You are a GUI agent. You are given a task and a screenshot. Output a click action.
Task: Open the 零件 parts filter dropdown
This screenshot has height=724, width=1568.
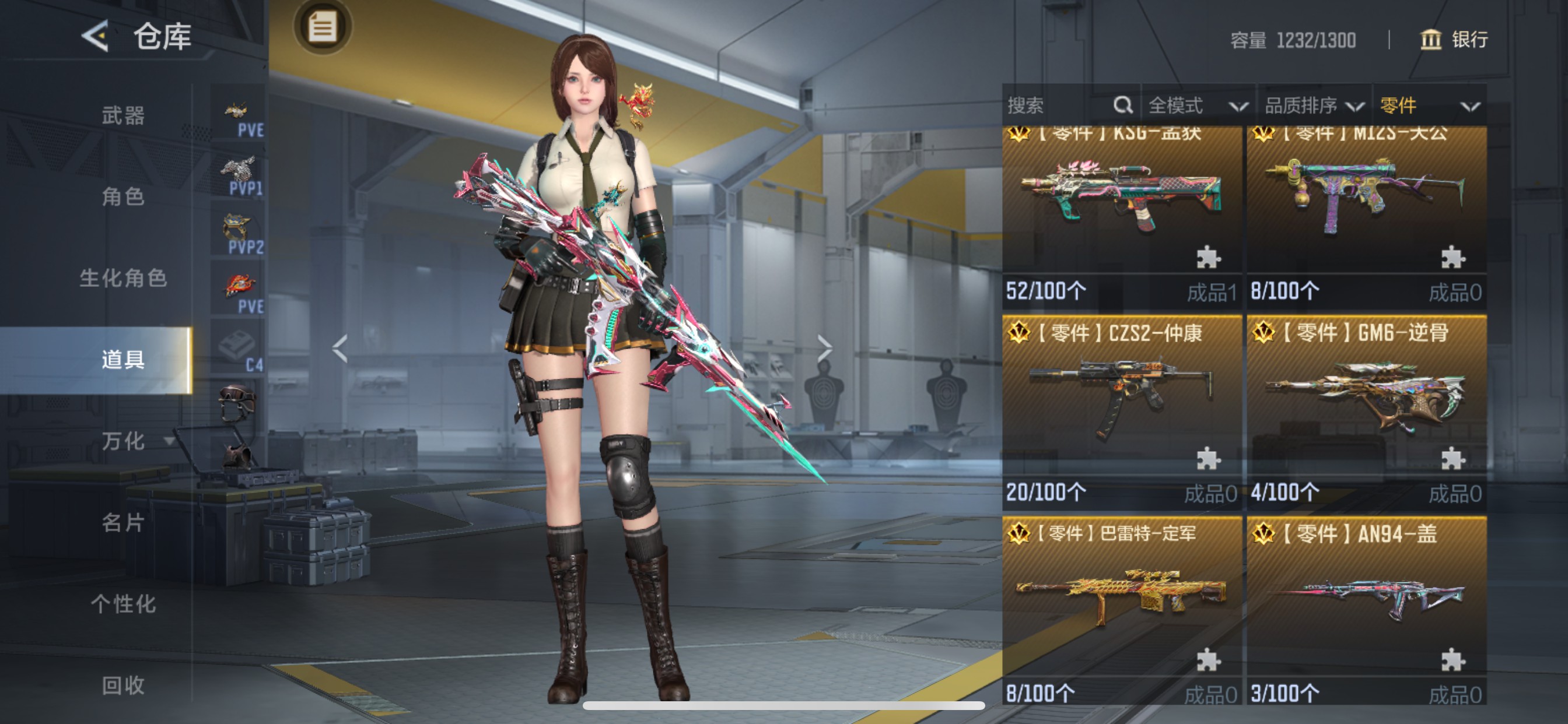click(1428, 106)
